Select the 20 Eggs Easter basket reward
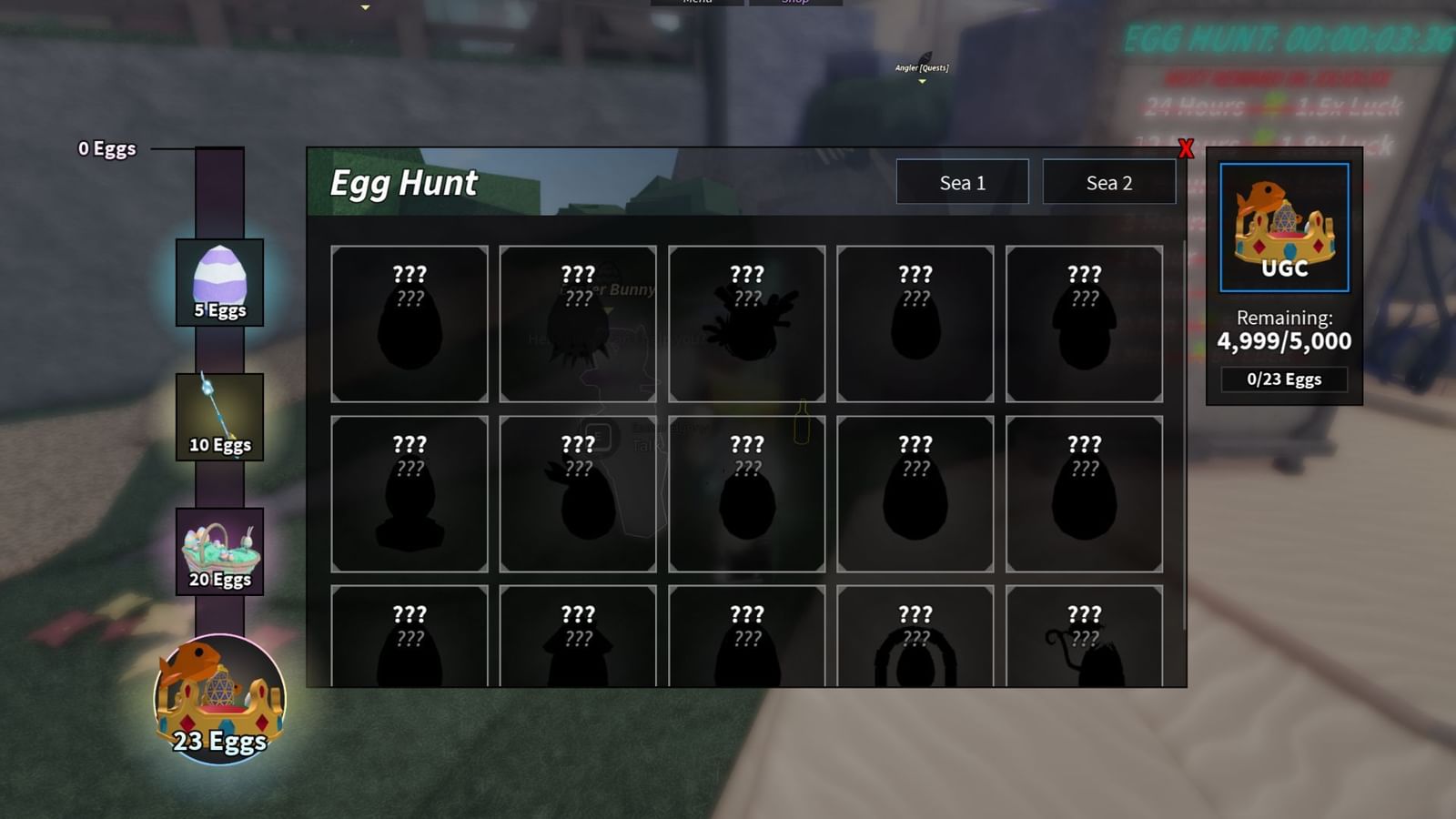 [217, 547]
